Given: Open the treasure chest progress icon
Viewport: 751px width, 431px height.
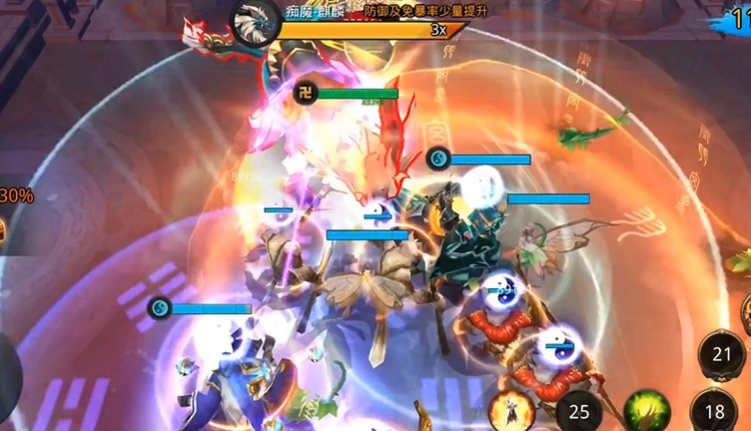Looking at the screenshot, I should pyautogui.click(x=5, y=230).
